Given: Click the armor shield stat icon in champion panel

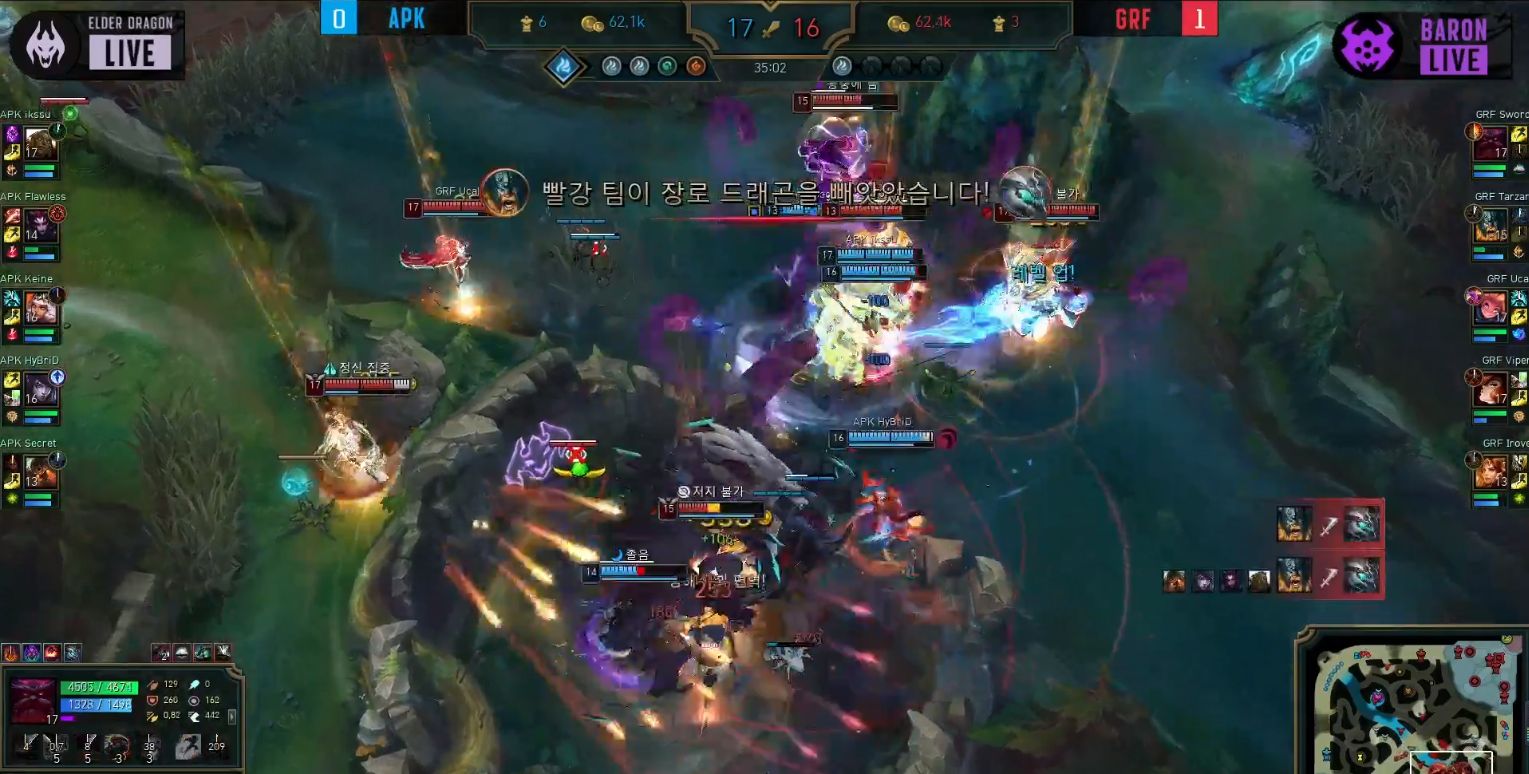Looking at the screenshot, I should pyautogui.click(x=152, y=700).
